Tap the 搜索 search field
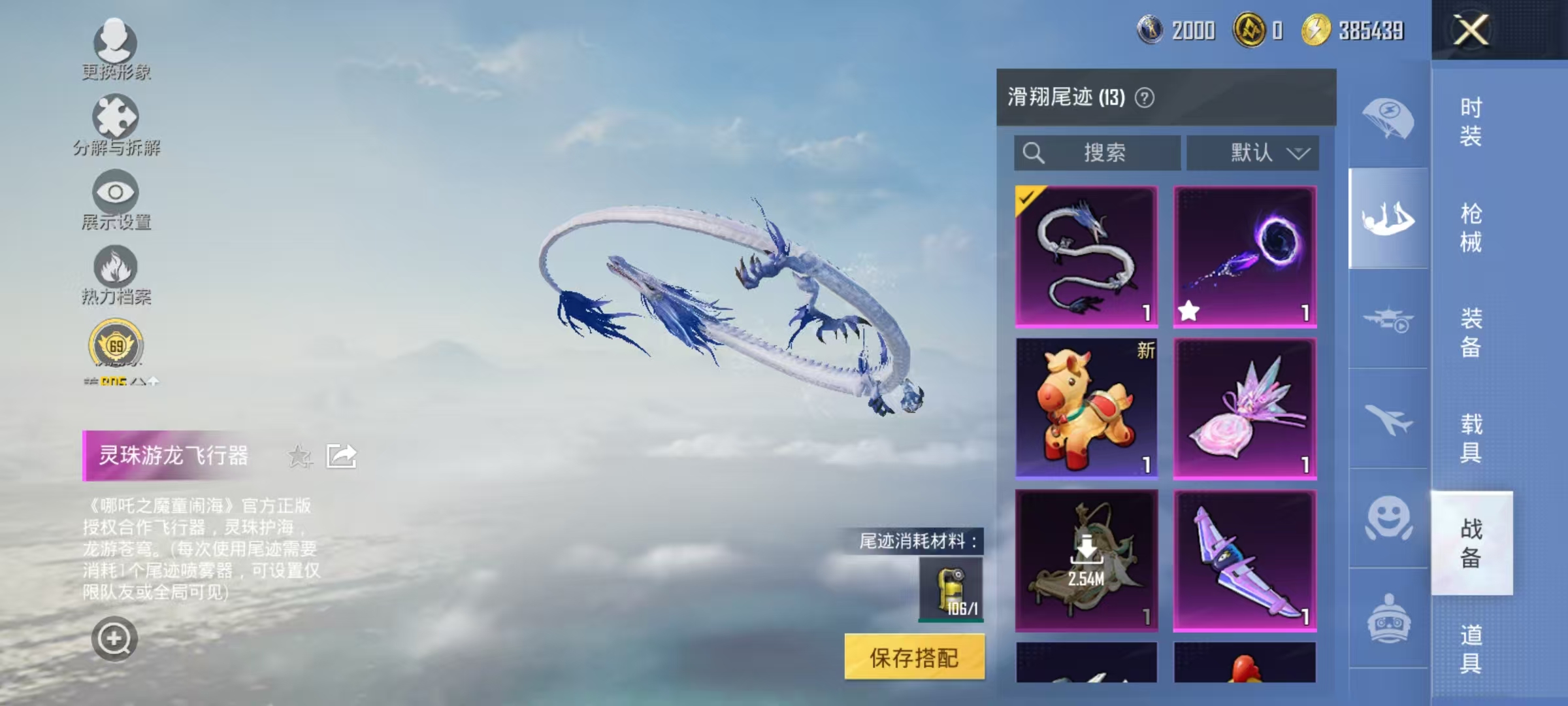Viewport: 1568px width, 706px height. pyautogui.click(x=1098, y=152)
